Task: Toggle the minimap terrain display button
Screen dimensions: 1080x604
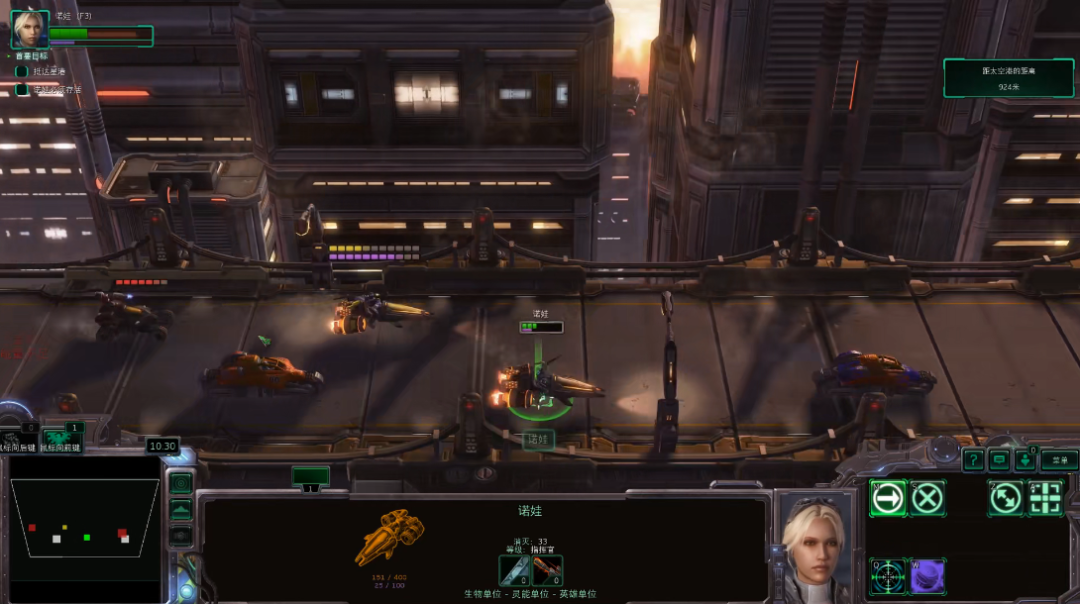Action: (181, 510)
